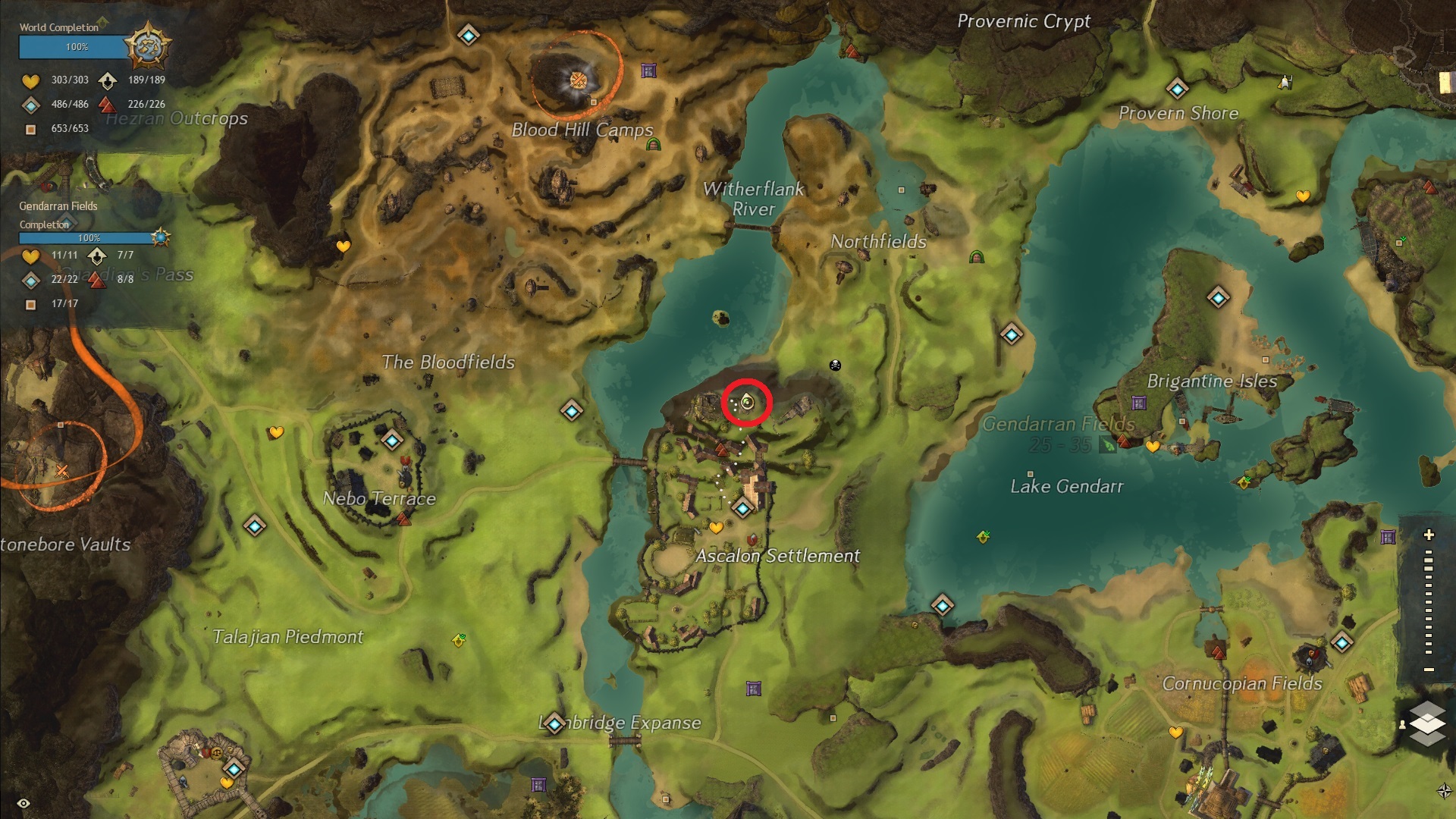Pick the Lionbridge Expanse waypoint

coord(554,725)
